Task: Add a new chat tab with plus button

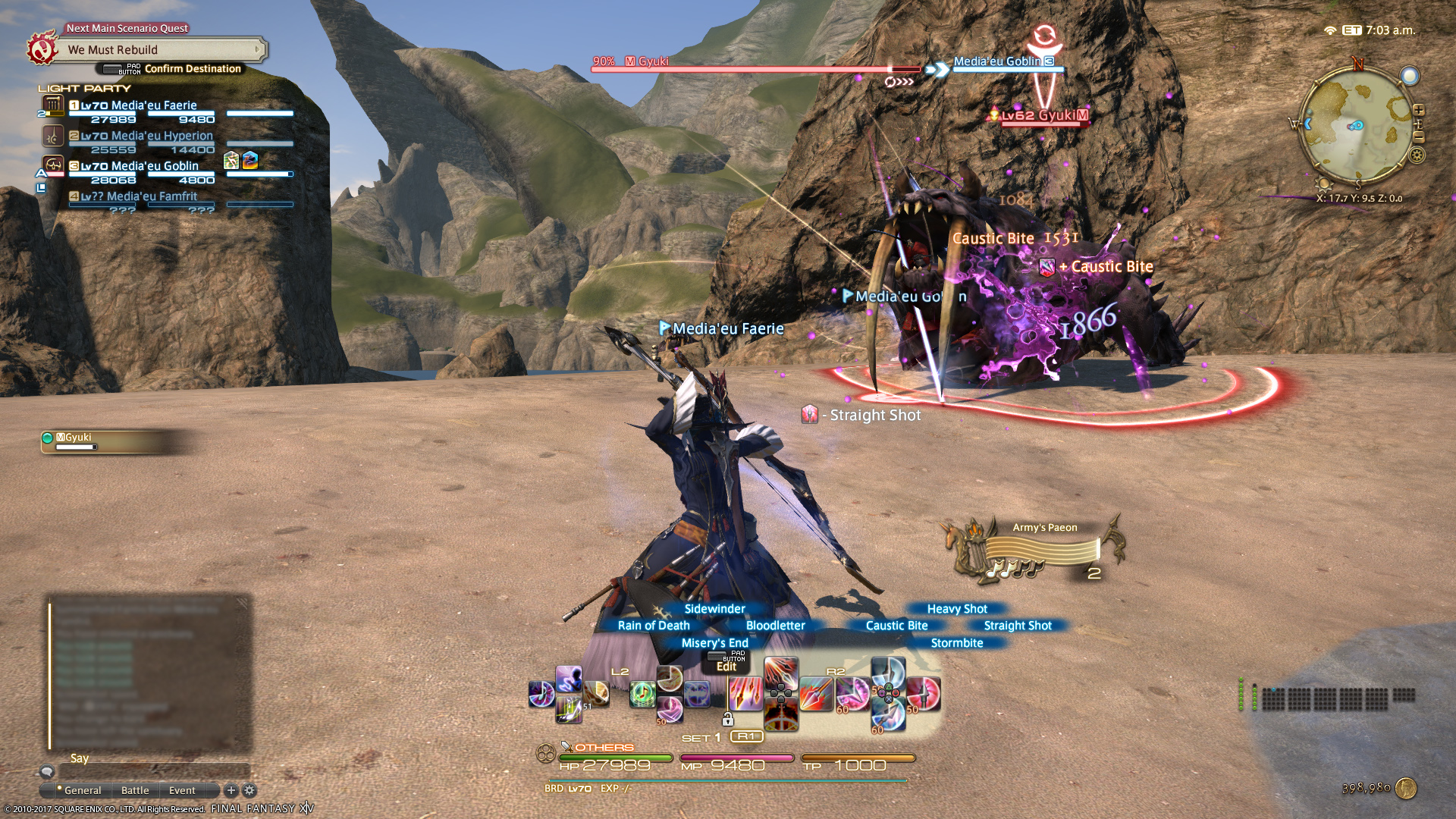Action: pos(231,790)
